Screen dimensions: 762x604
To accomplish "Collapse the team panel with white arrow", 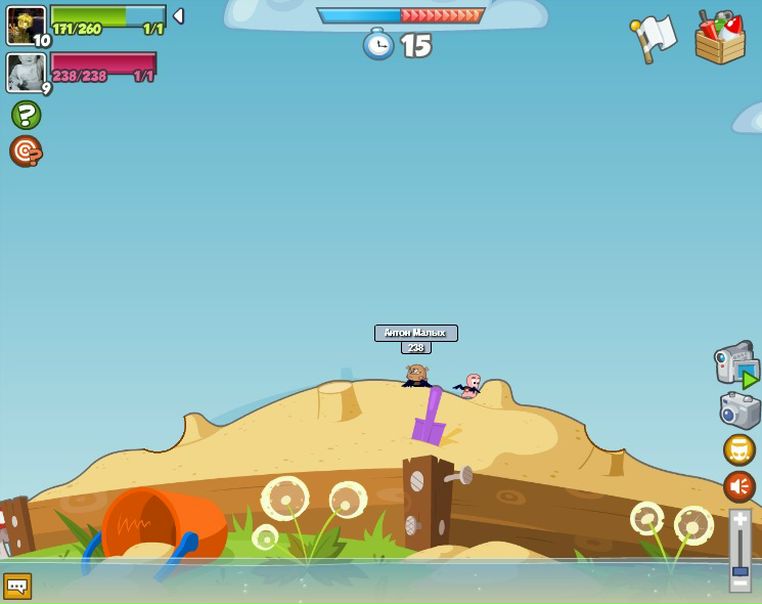I will pyautogui.click(x=178, y=16).
